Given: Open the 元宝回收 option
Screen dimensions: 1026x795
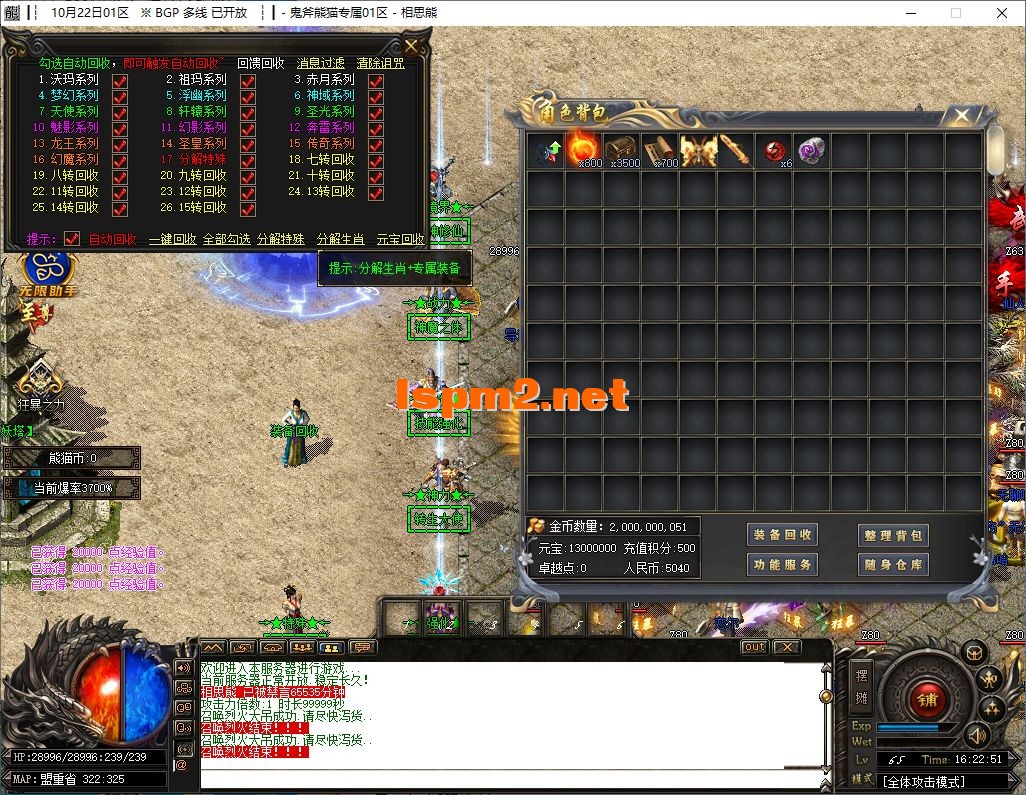Looking at the screenshot, I should click(400, 240).
